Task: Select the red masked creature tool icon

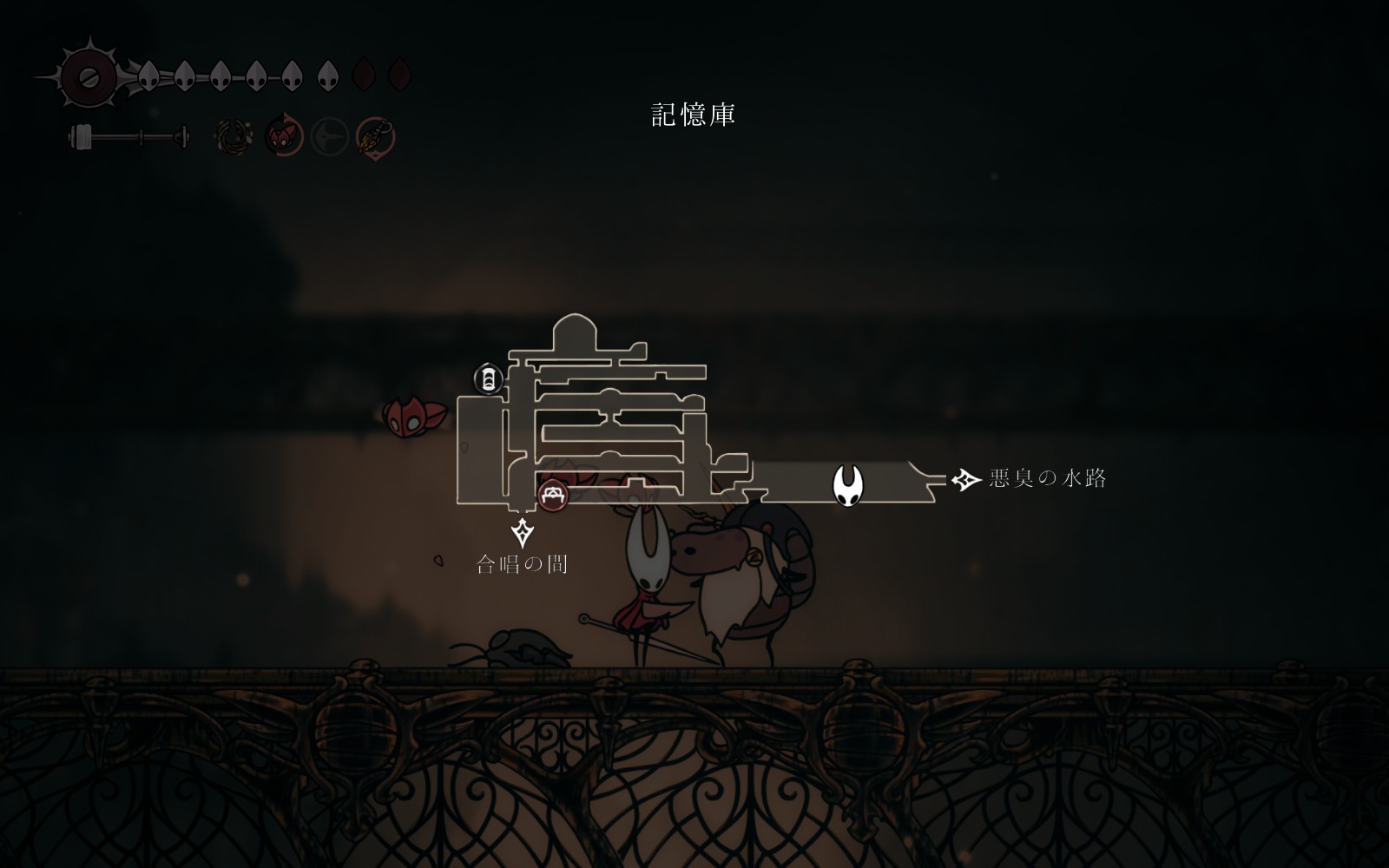Action: (x=283, y=136)
